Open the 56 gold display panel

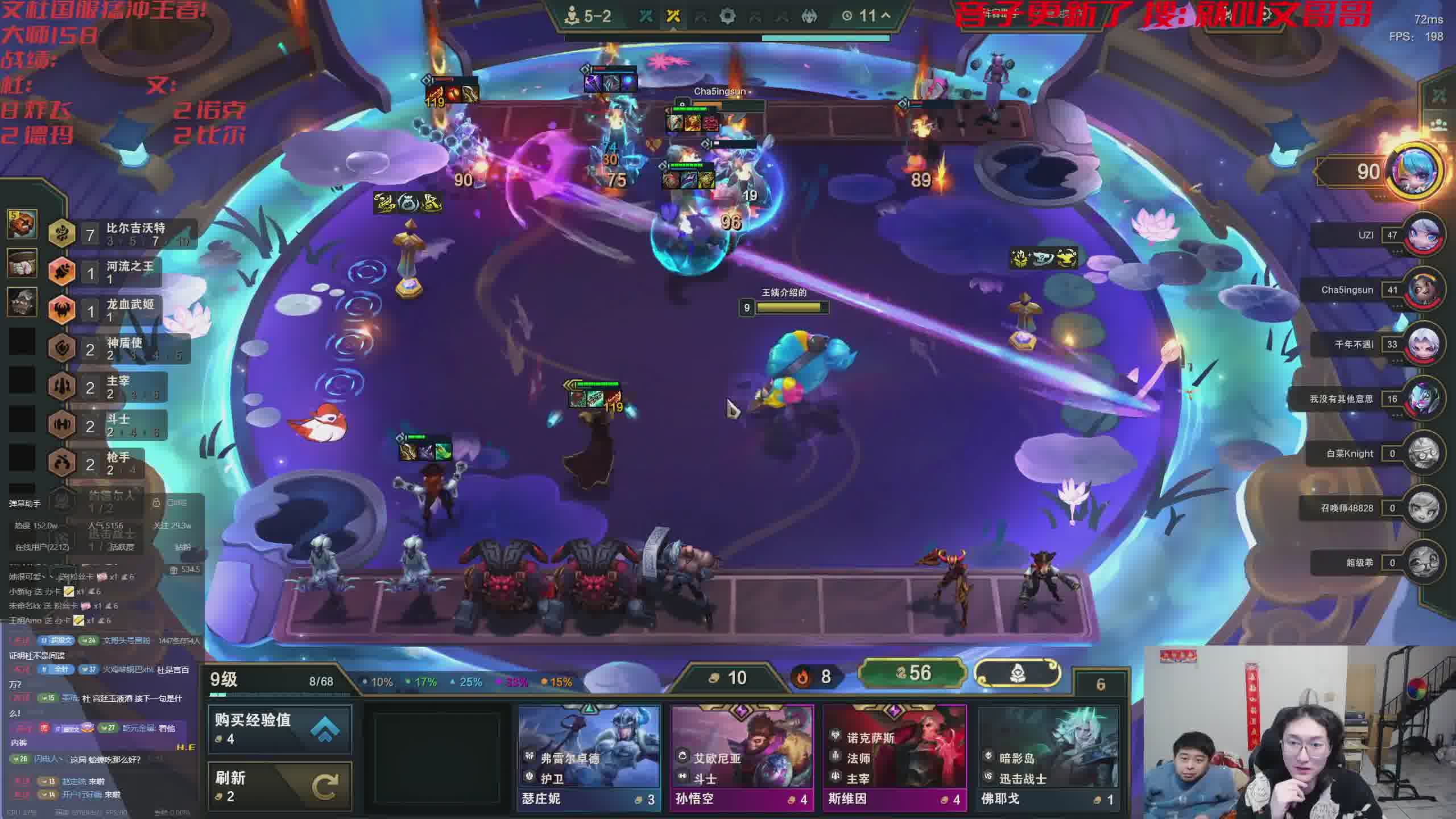(x=912, y=673)
